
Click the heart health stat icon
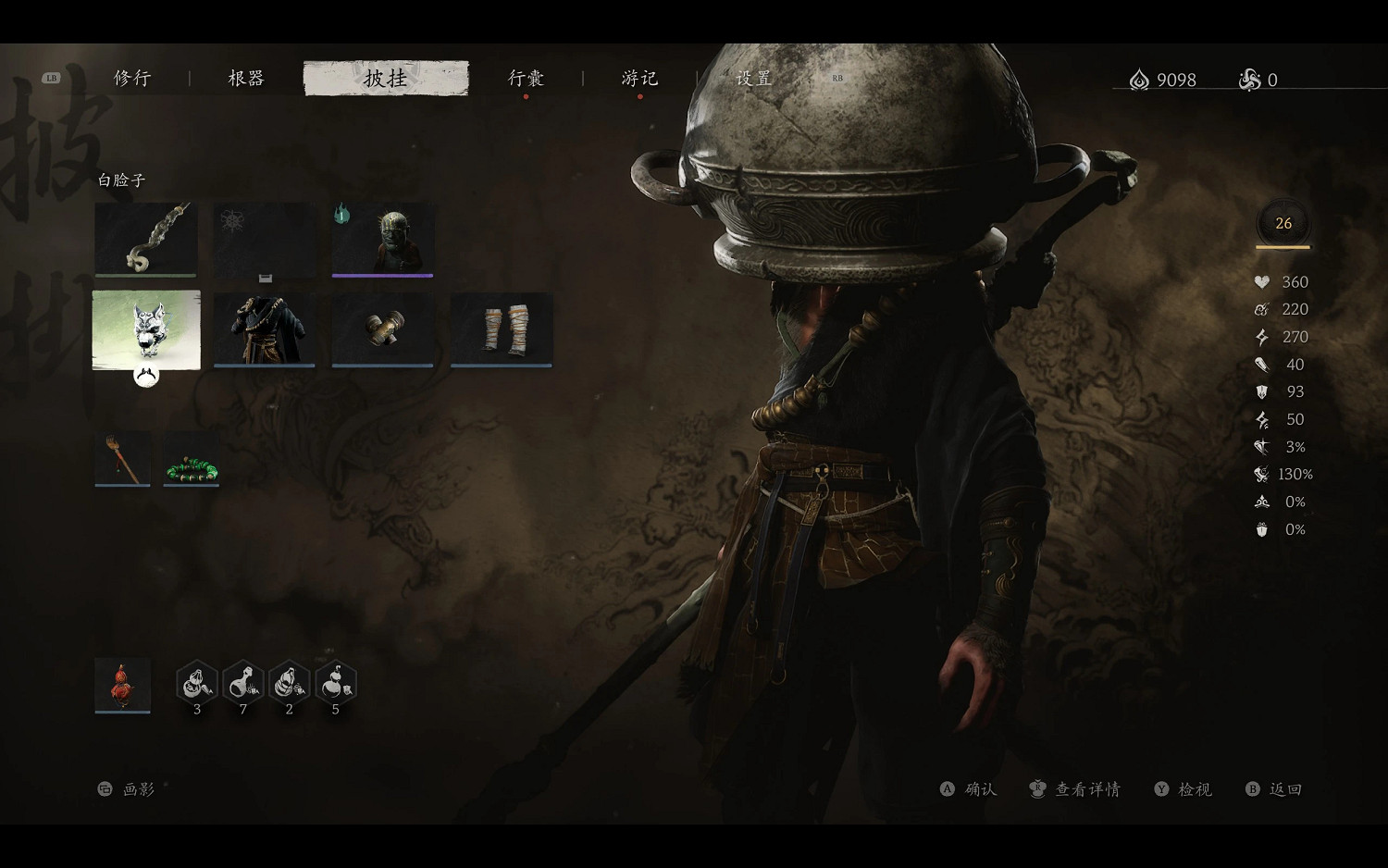point(1260,282)
